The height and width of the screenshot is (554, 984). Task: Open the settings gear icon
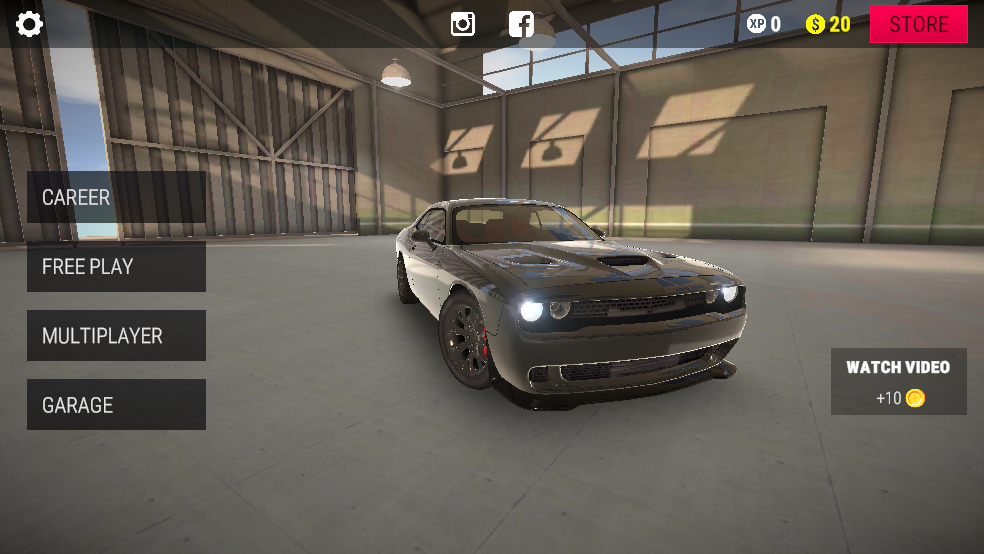(29, 24)
